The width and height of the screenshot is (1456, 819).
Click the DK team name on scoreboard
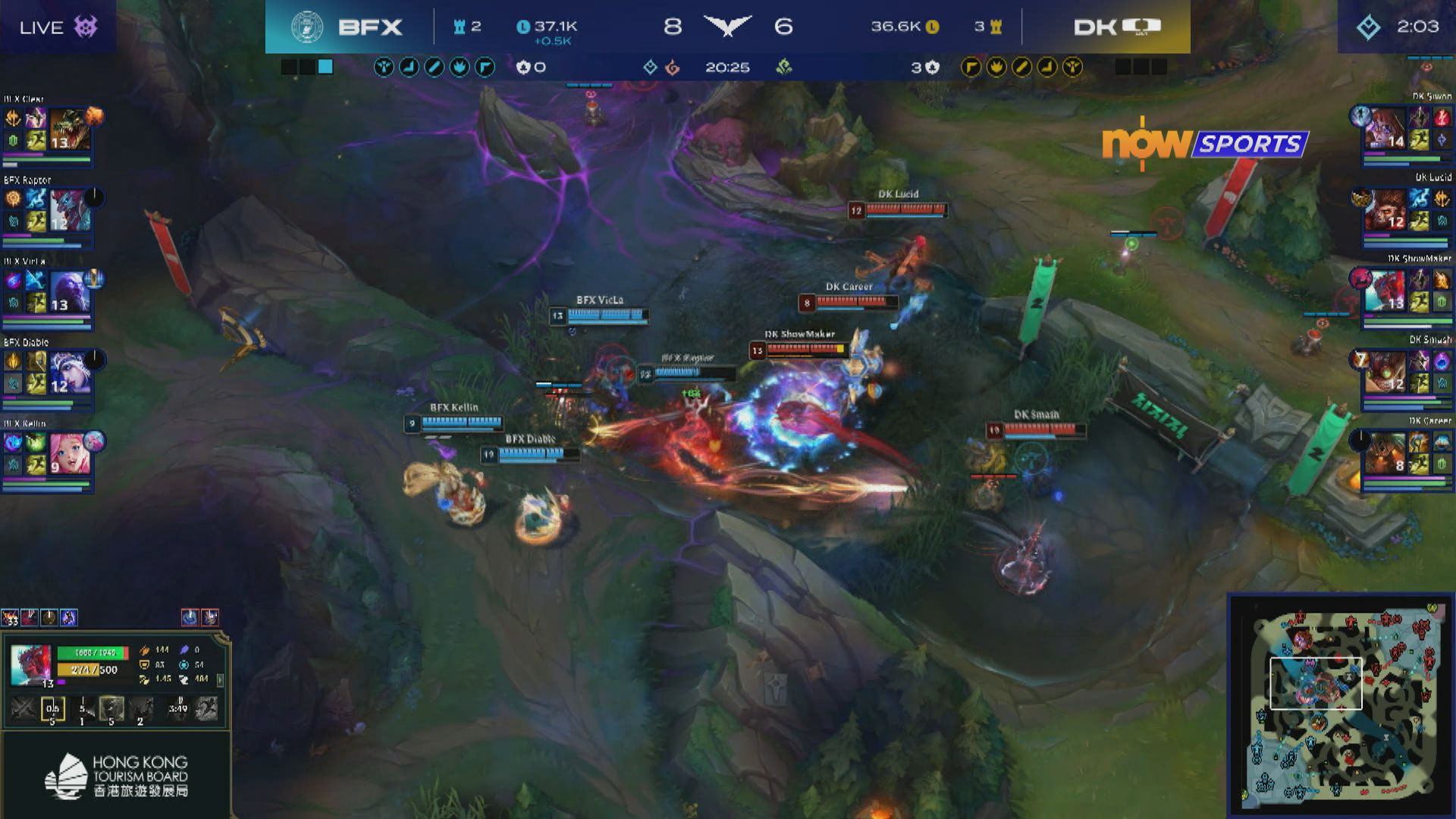1095,27
